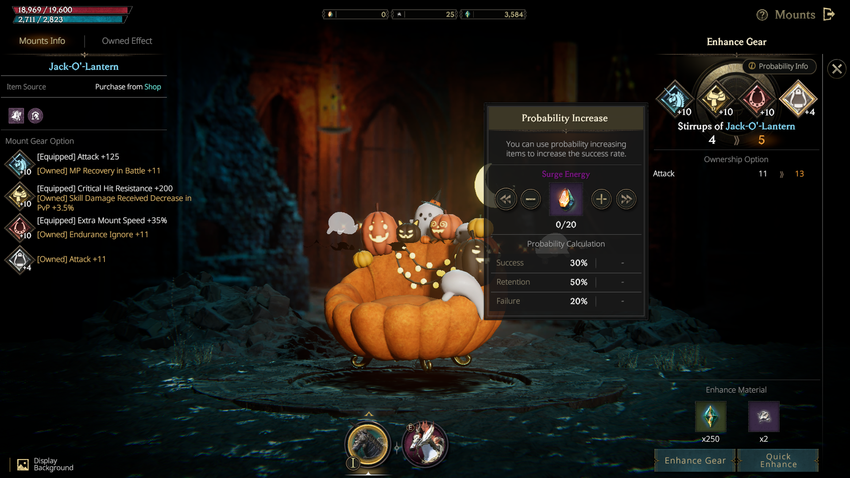Viewport: 850px width, 478px height.
Task: Select the second mount portrait at bottom
Action: click(x=425, y=443)
